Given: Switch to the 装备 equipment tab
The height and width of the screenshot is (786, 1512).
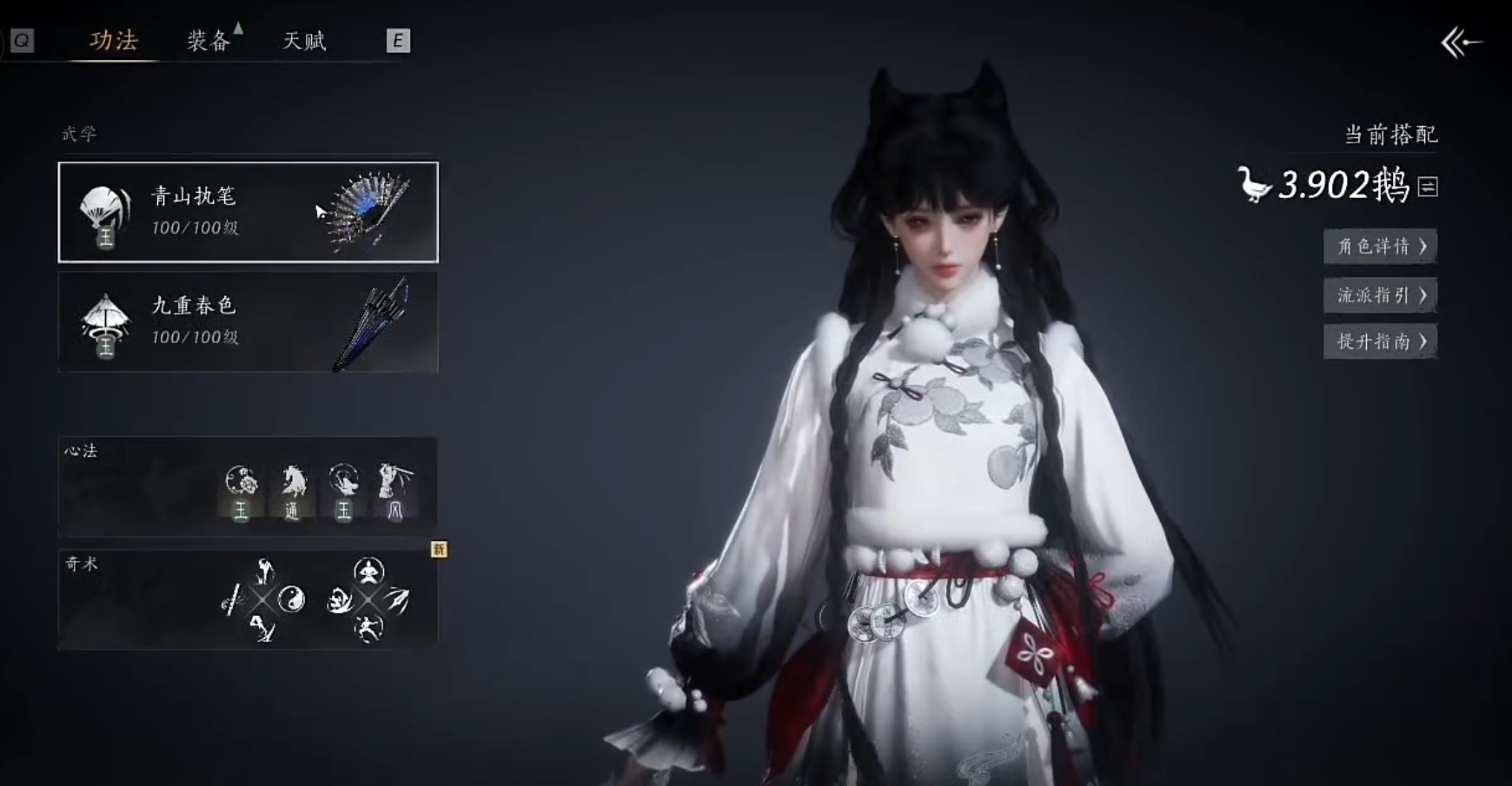Looking at the screenshot, I should pyautogui.click(x=209, y=41).
